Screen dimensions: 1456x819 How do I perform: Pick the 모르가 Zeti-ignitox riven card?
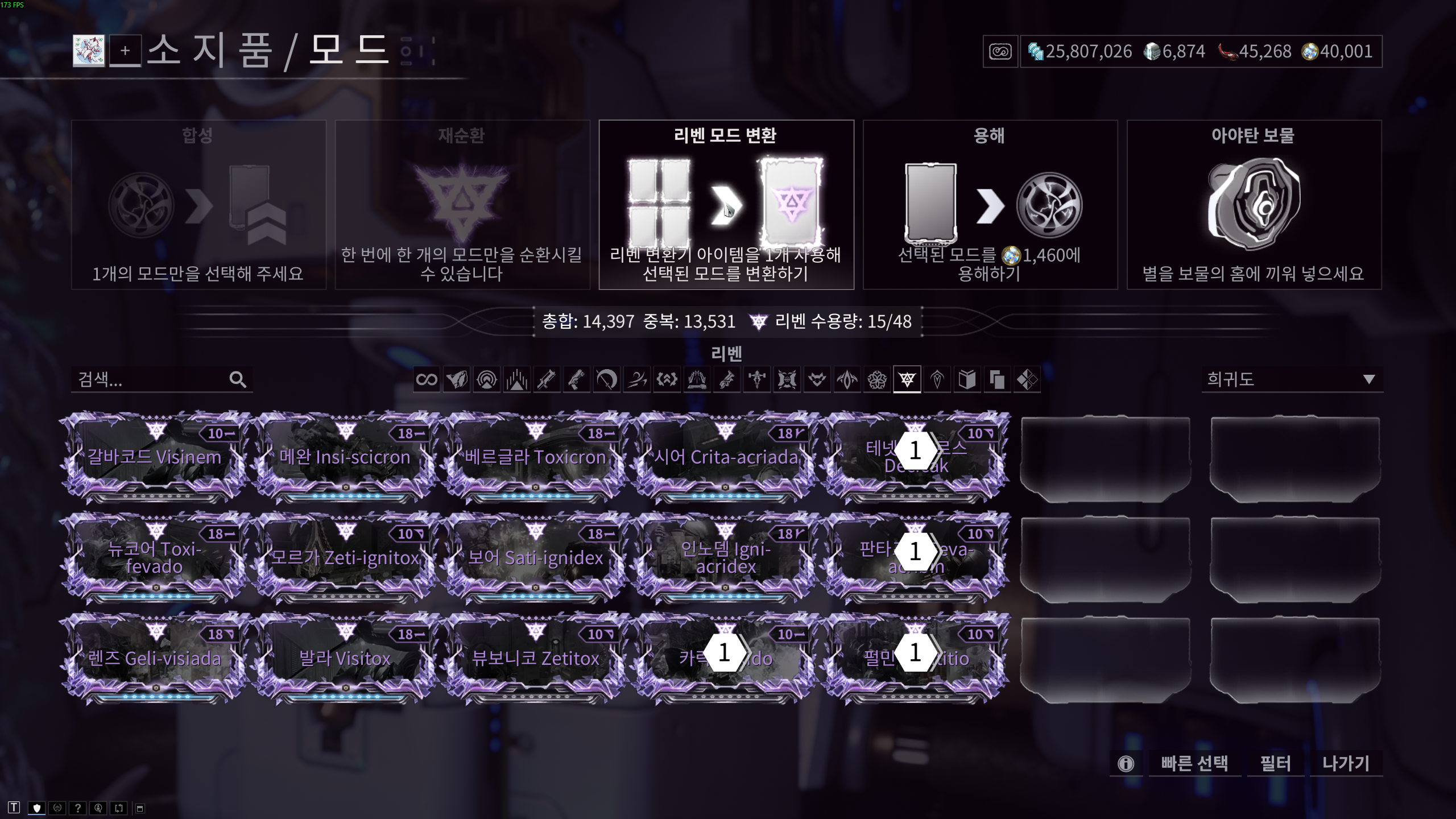pos(345,557)
